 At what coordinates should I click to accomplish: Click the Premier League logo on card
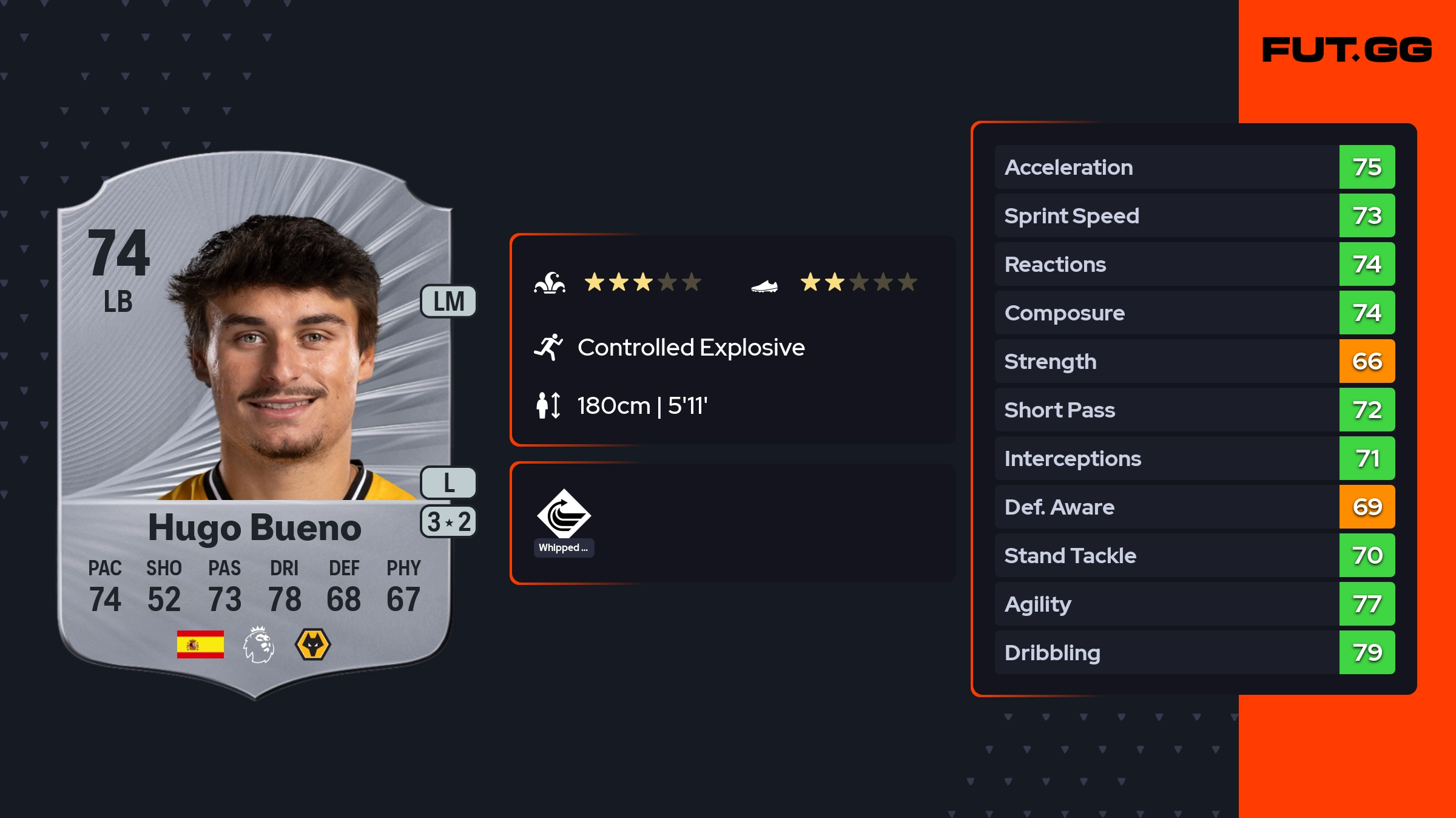tap(258, 644)
